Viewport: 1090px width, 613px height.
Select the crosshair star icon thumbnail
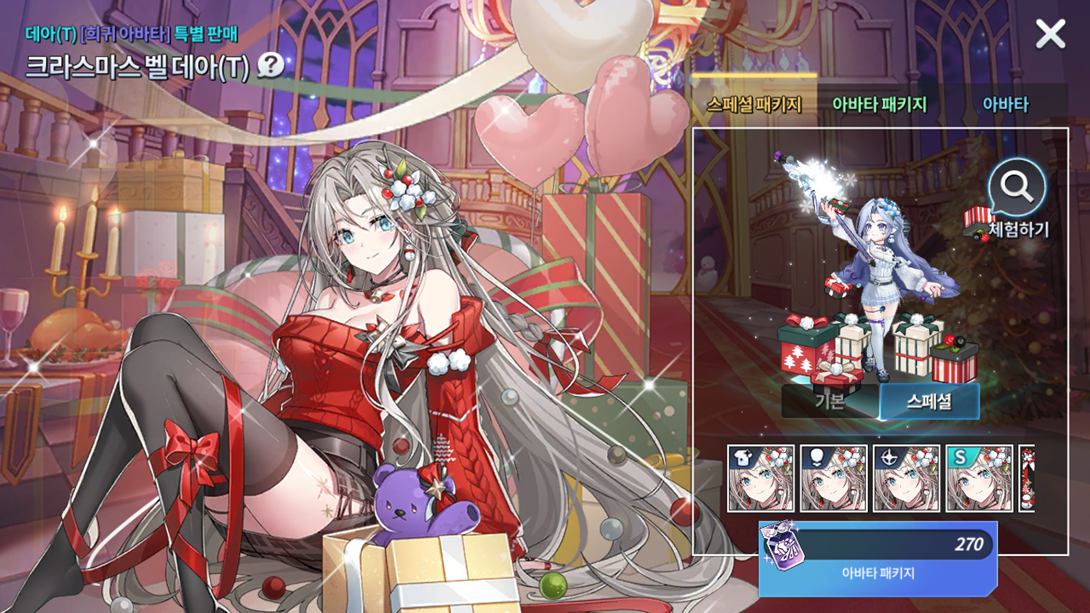coord(907,479)
